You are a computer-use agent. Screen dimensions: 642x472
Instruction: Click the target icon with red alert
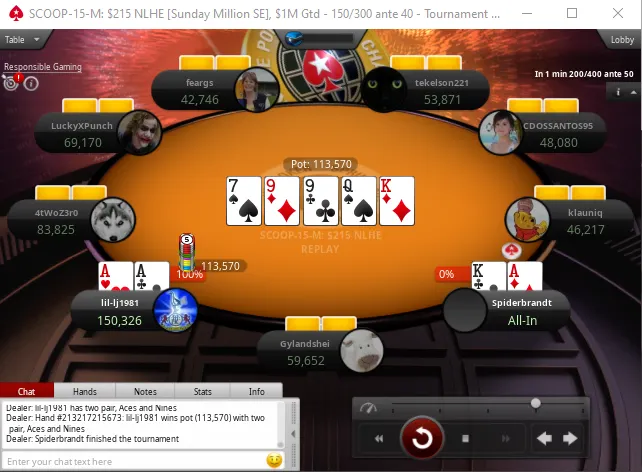tap(12, 83)
